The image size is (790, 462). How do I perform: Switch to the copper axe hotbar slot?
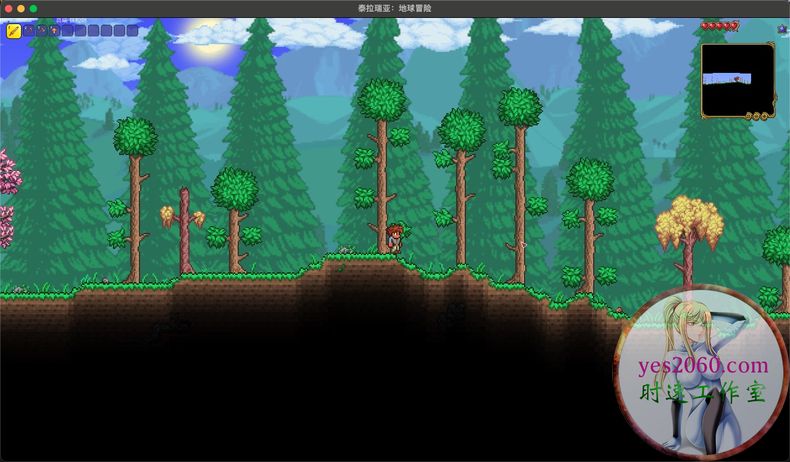[x=42, y=31]
